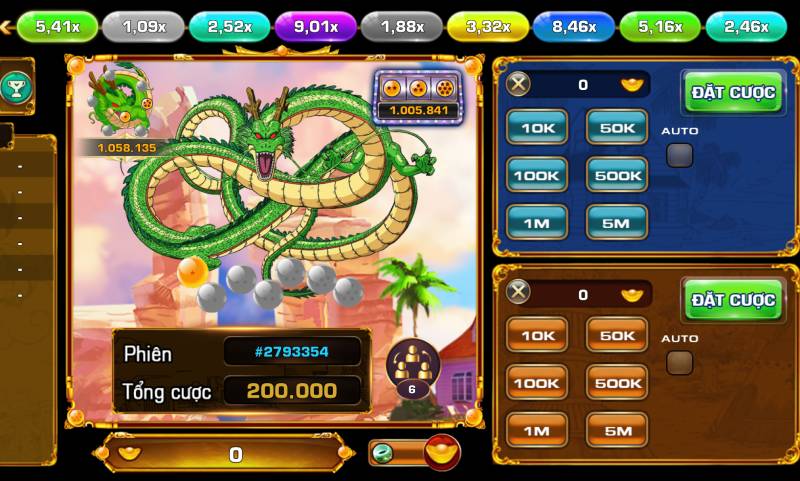800x481 pixels.
Task: Clear the bet amount in the orange panel
Action: click(518, 293)
